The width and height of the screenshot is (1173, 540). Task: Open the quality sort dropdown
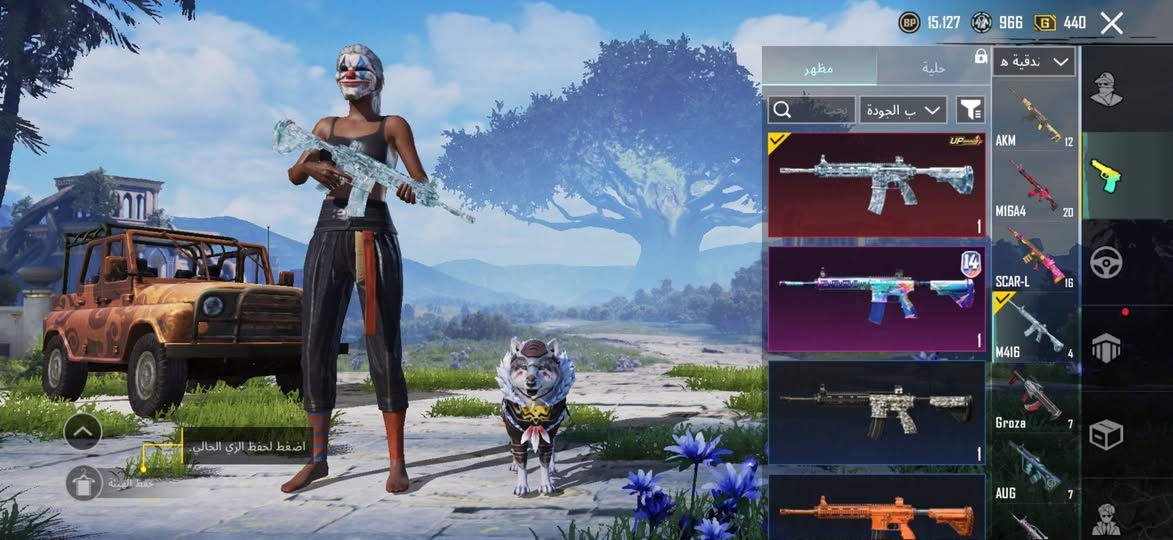tap(903, 109)
